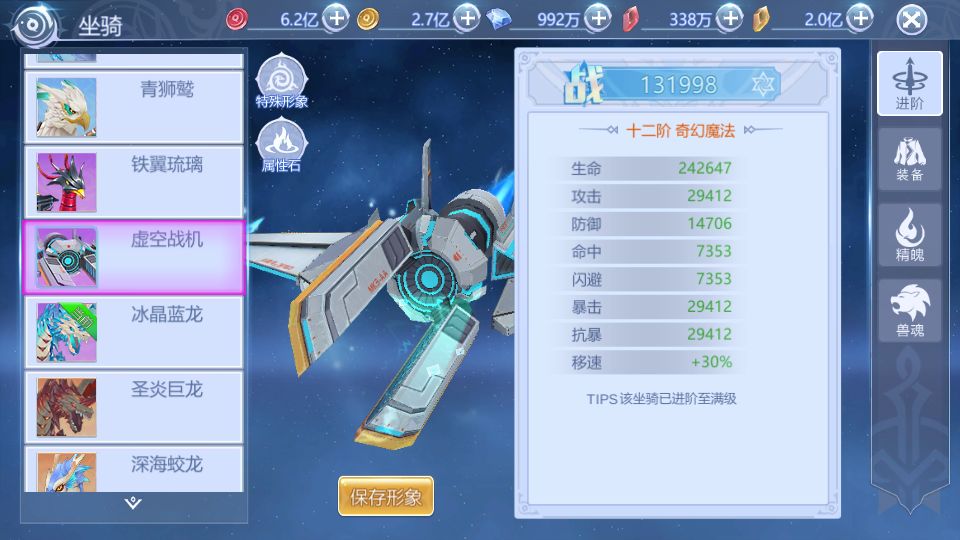The width and height of the screenshot is (960, 540).
Task: Add more red coin currency
Action: click(x=337, y=18)
